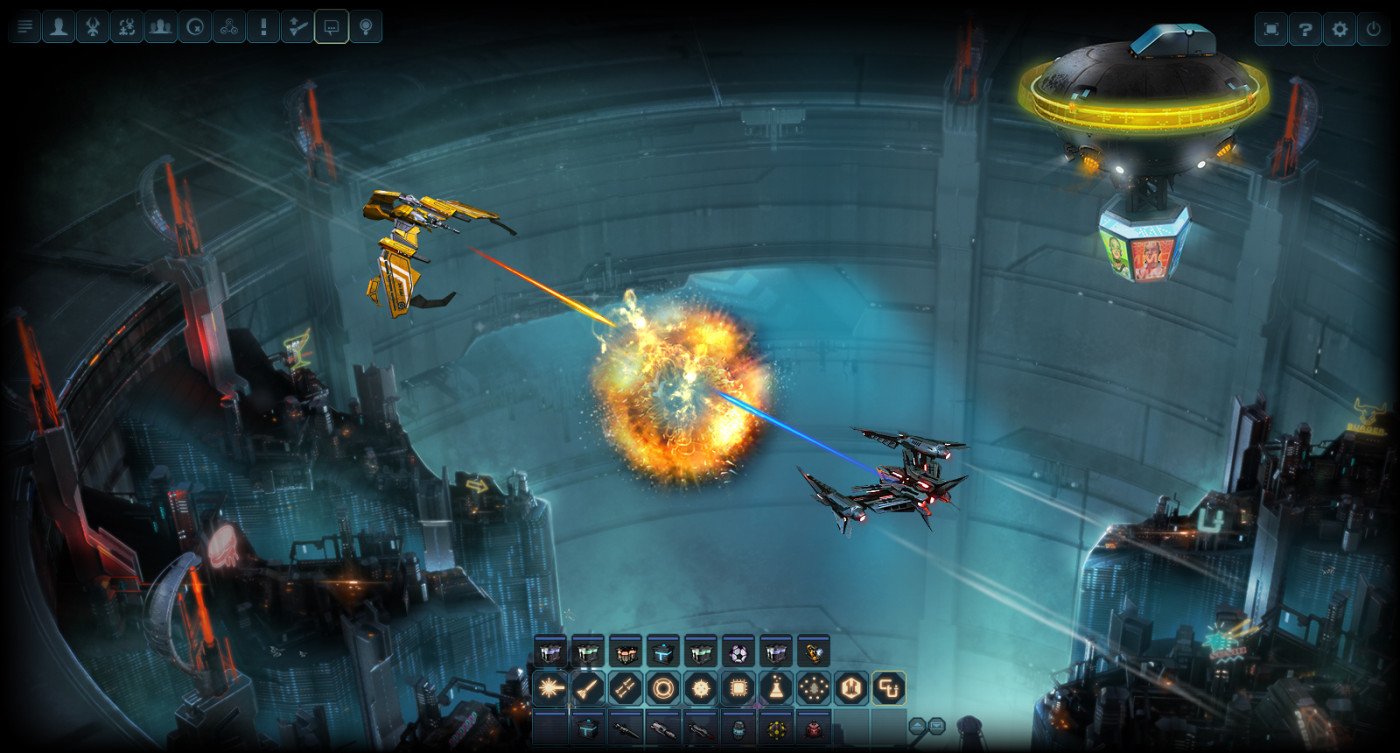Viewport: 1400px width, 753px height.
Task: Activate the shield ability icon
Action: click(853, 688)
